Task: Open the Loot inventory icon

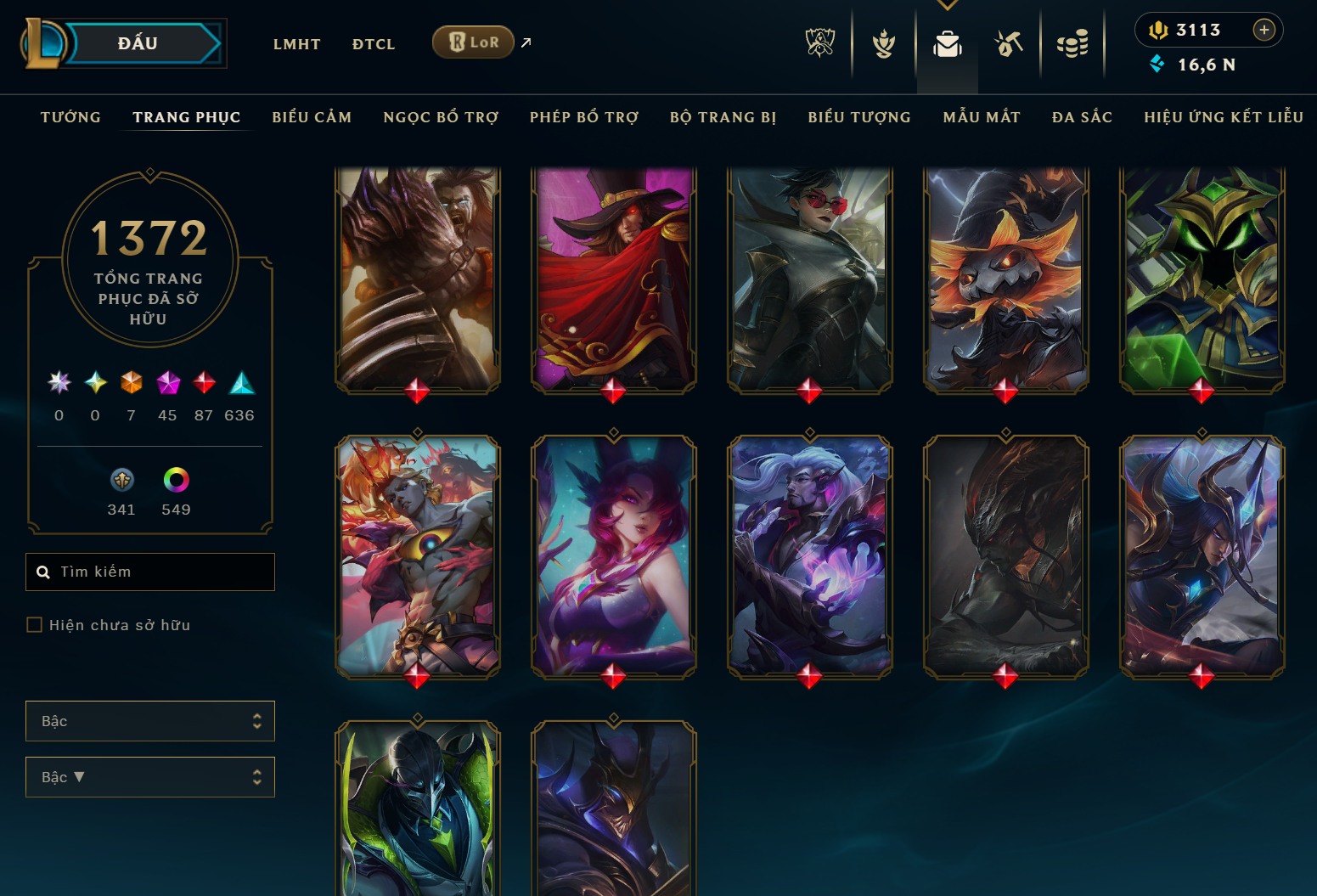Action: tap(1010, 44)
